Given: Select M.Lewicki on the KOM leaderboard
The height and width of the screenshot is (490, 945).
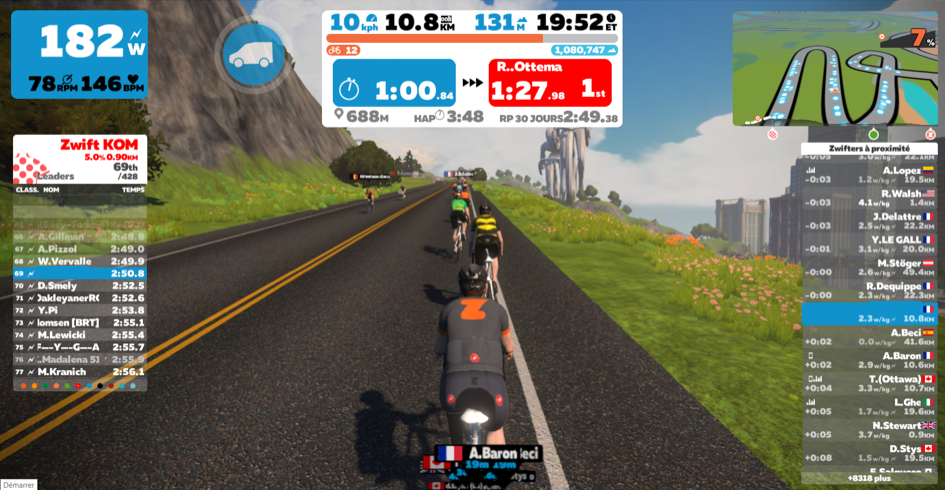Looking at the screenshot, I should point(80,335).
